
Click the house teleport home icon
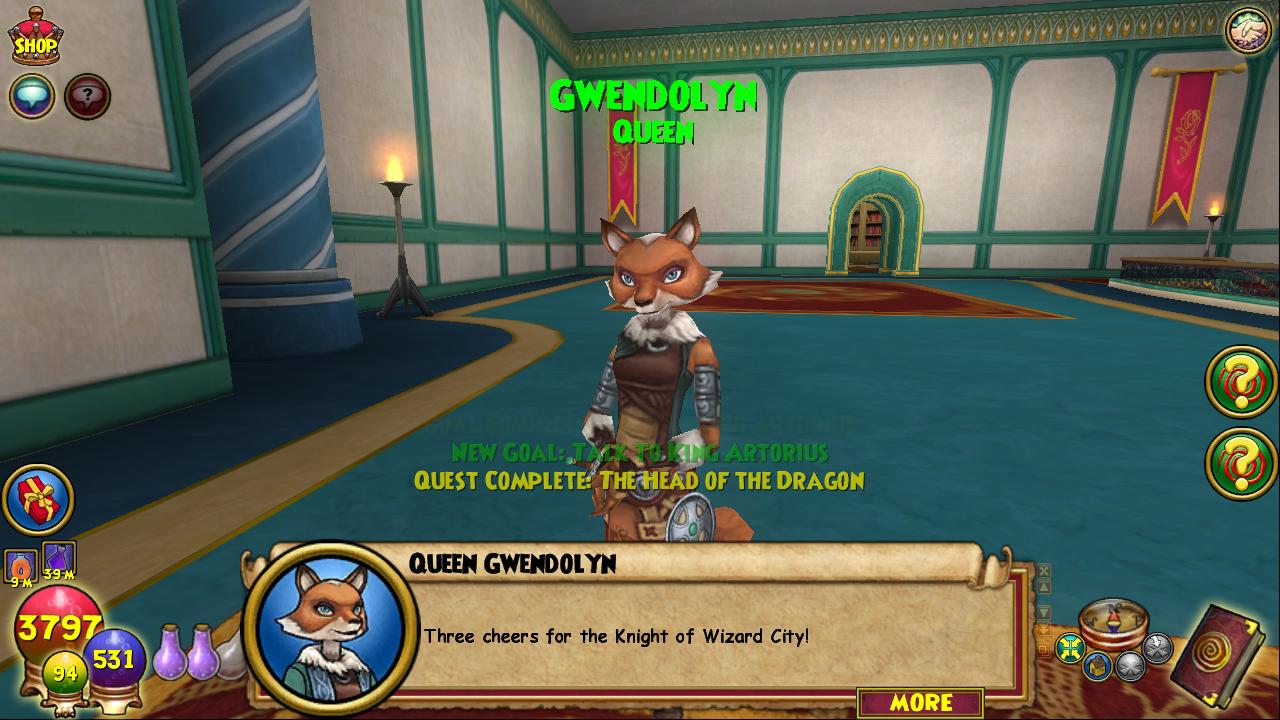pyautogui.click(x=1097, y=666)
